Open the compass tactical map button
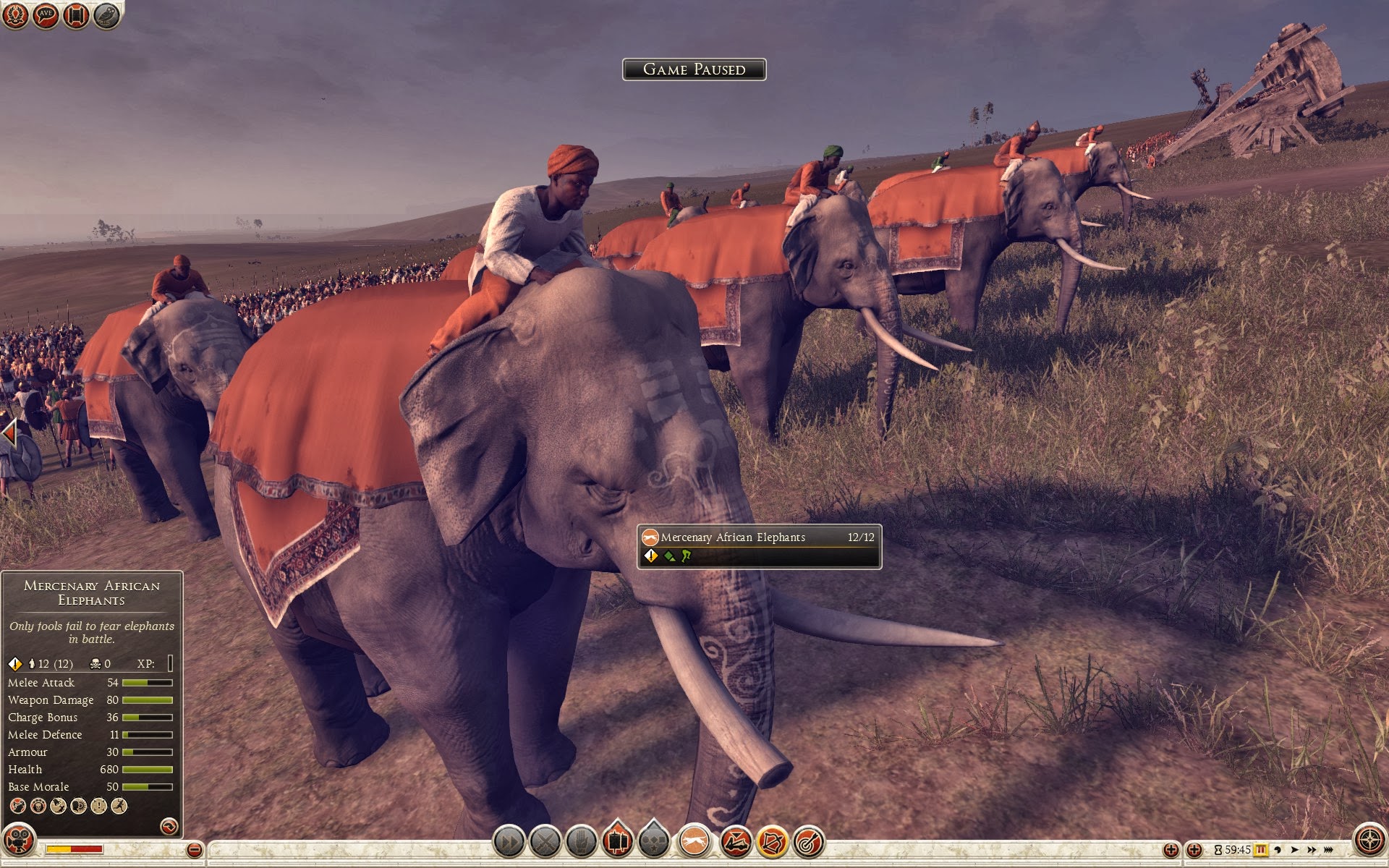 click(x=1369, y=840)
